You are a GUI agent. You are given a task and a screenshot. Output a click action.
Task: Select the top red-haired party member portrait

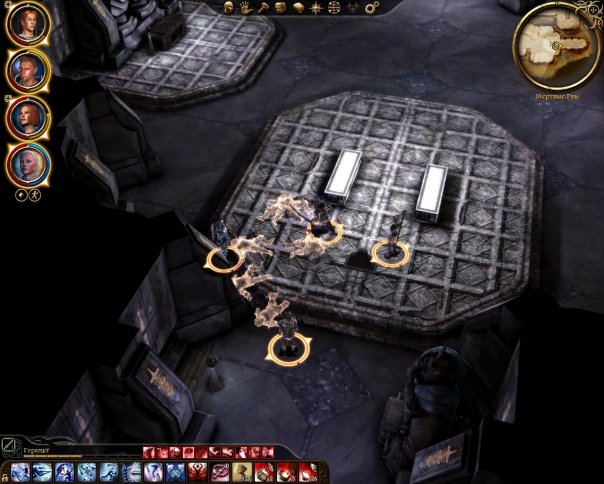point(28,24)
